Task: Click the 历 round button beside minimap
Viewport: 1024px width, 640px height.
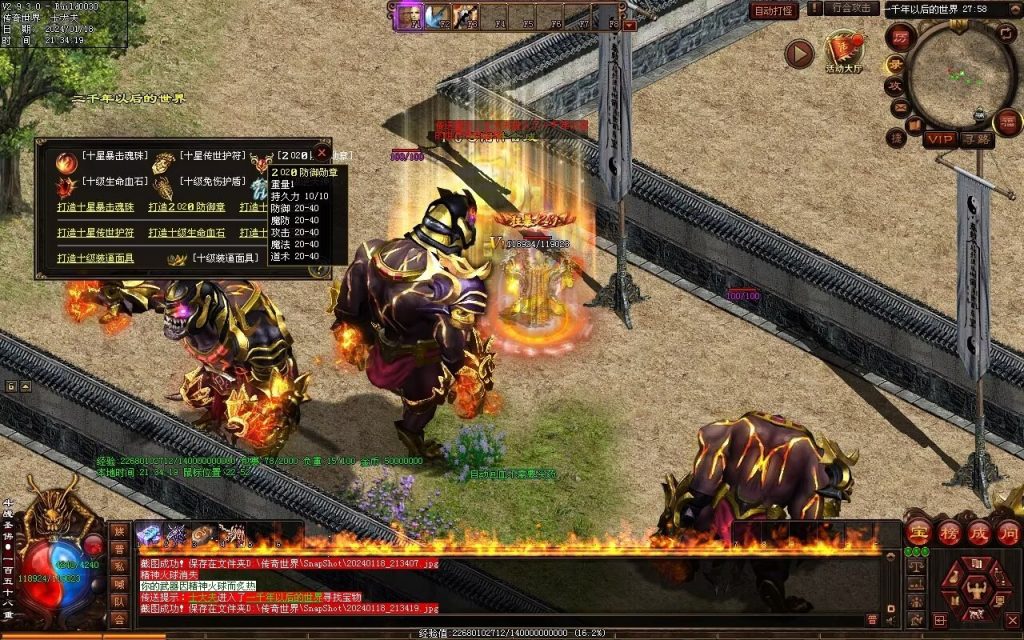Action: point(899,37)
